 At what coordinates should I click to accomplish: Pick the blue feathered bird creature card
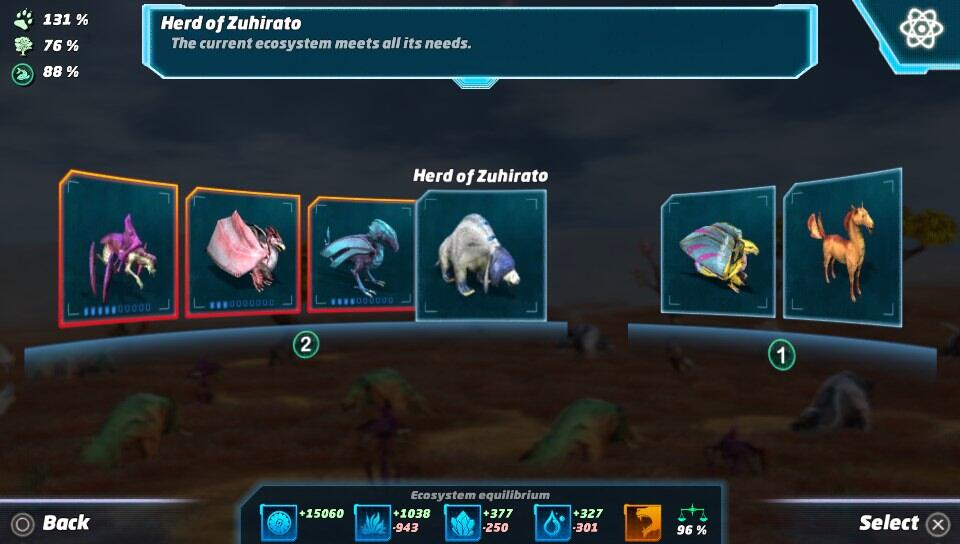[x=361, y=255]
